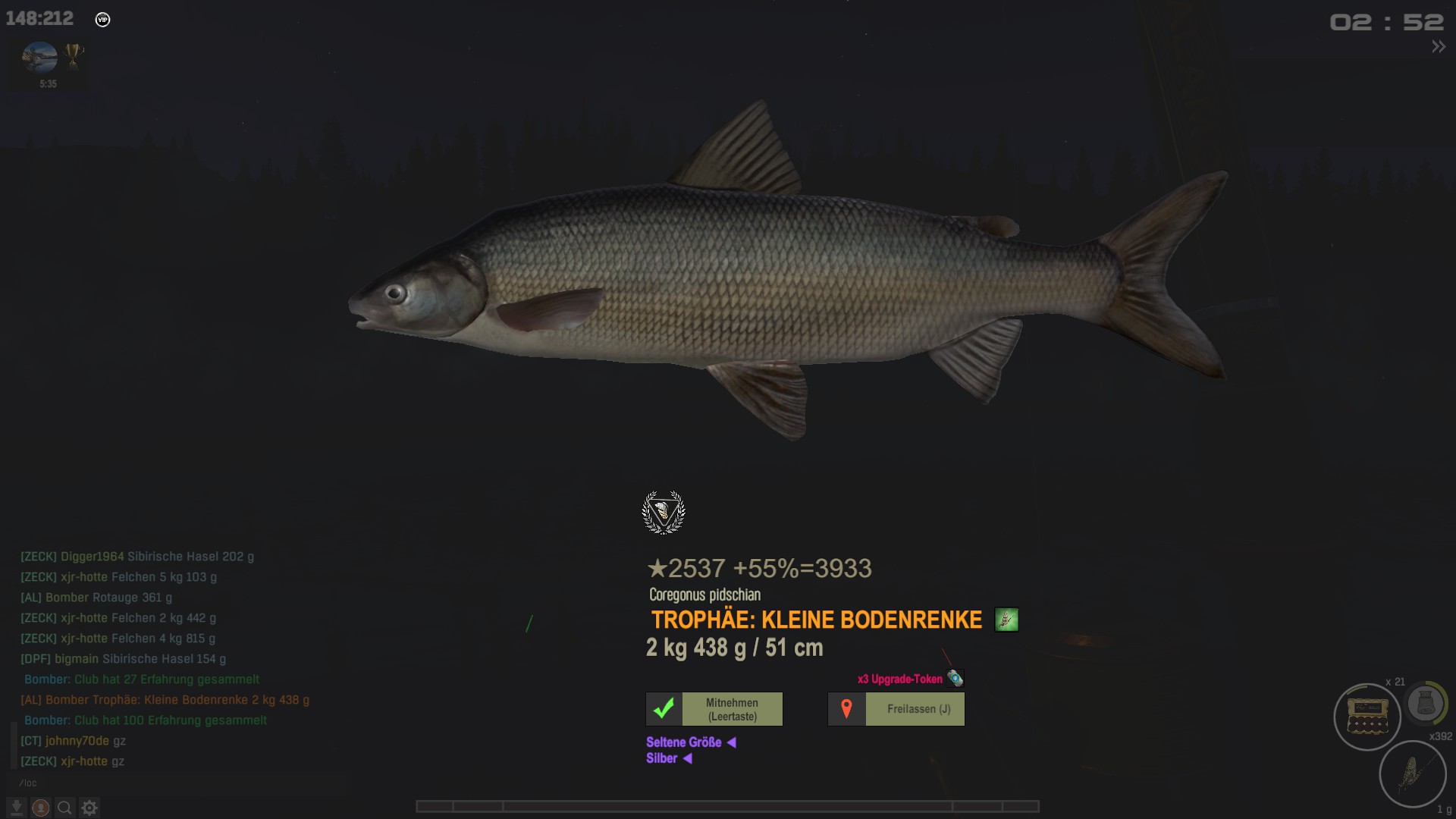Focus the chat input field showing /loc
Image resolution: width=1456 pixels, height=819 pixels.
click(174, 783)
